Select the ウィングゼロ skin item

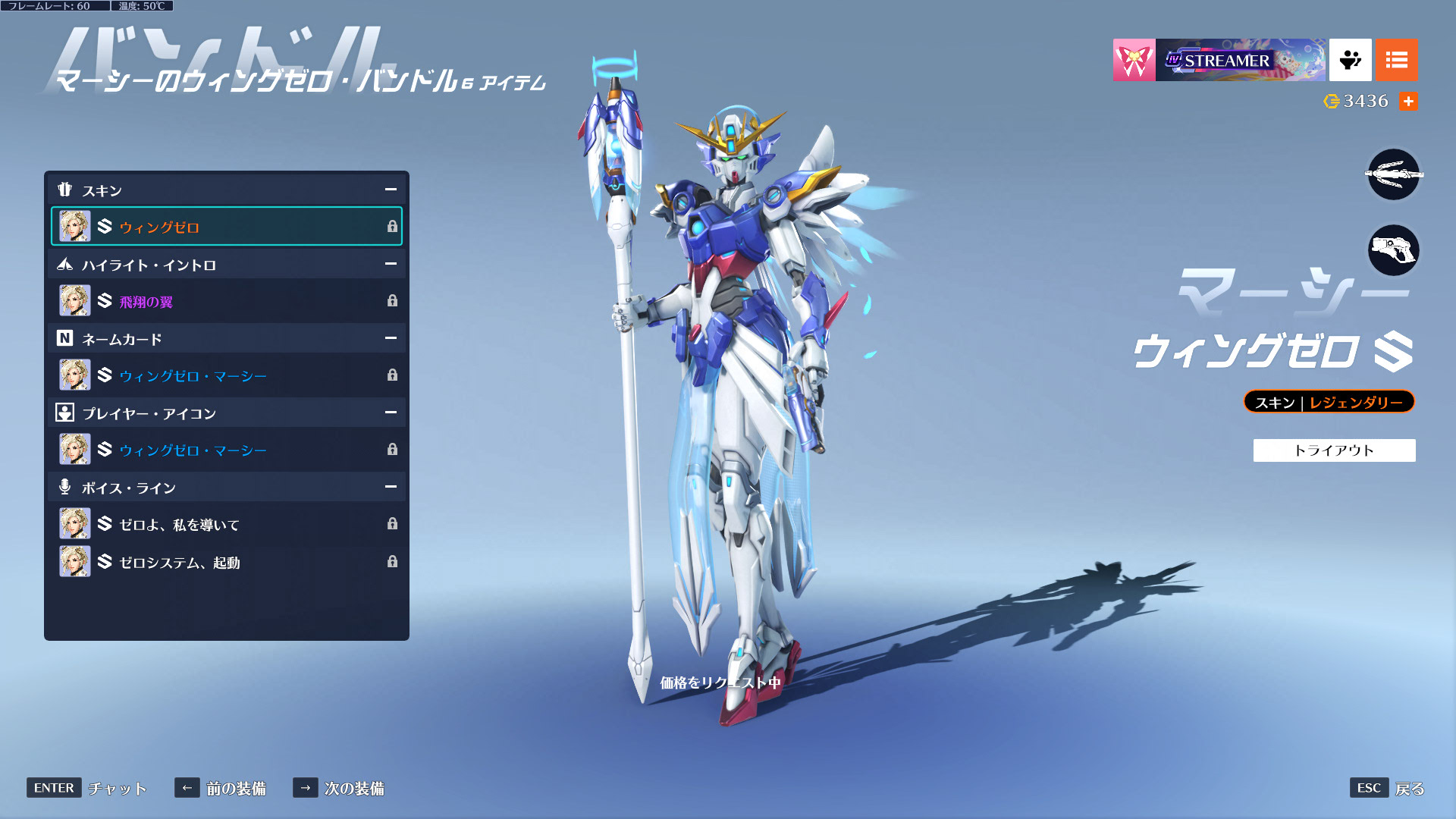click(x=226, y=226)
